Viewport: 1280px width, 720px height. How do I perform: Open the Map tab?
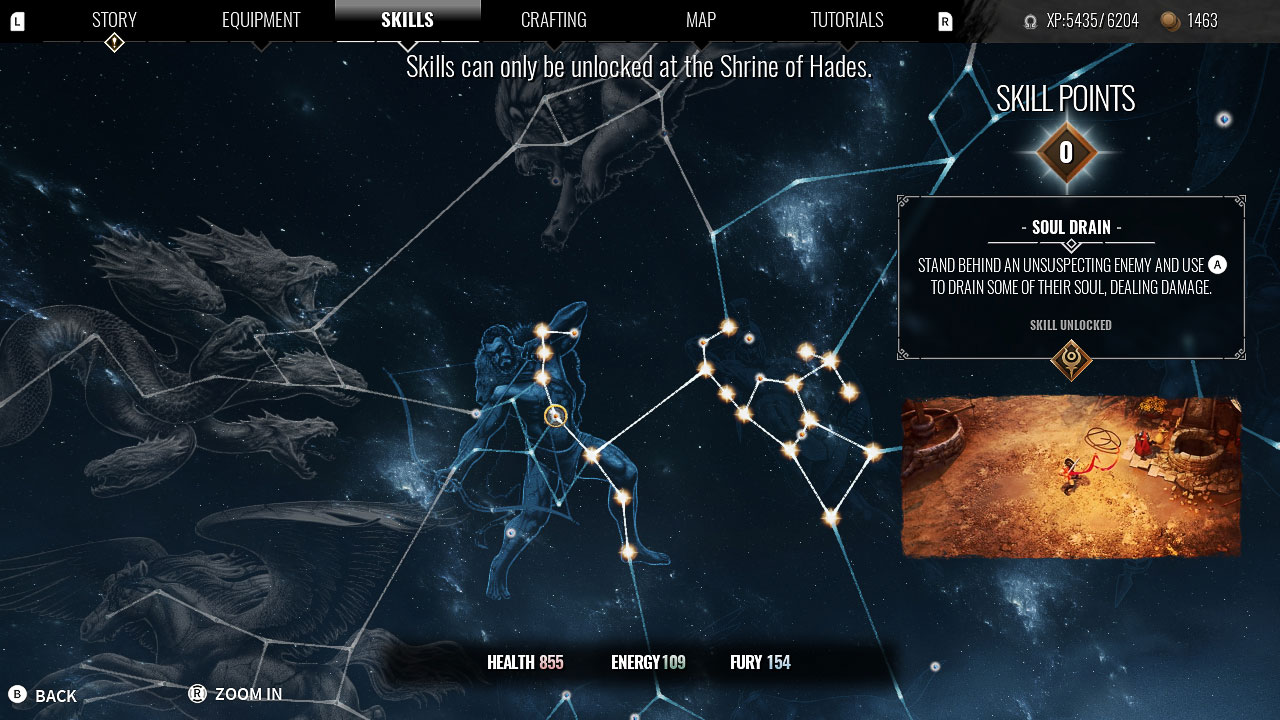pyautogui.click(x=700, y=19)
